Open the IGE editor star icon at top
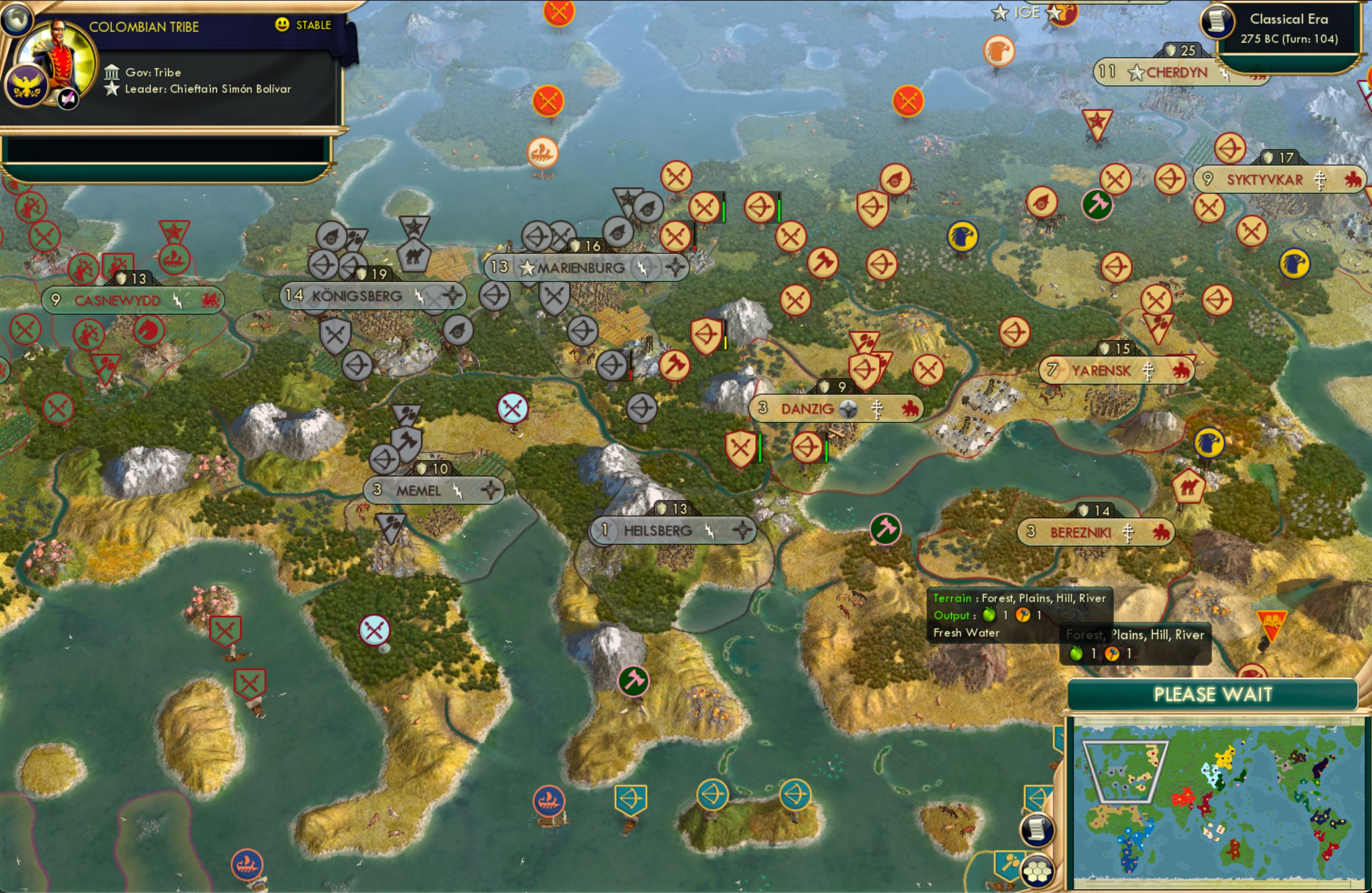The height and width of the screenshot is (893, 1372). pyautogui.click(x=999, y=13)
